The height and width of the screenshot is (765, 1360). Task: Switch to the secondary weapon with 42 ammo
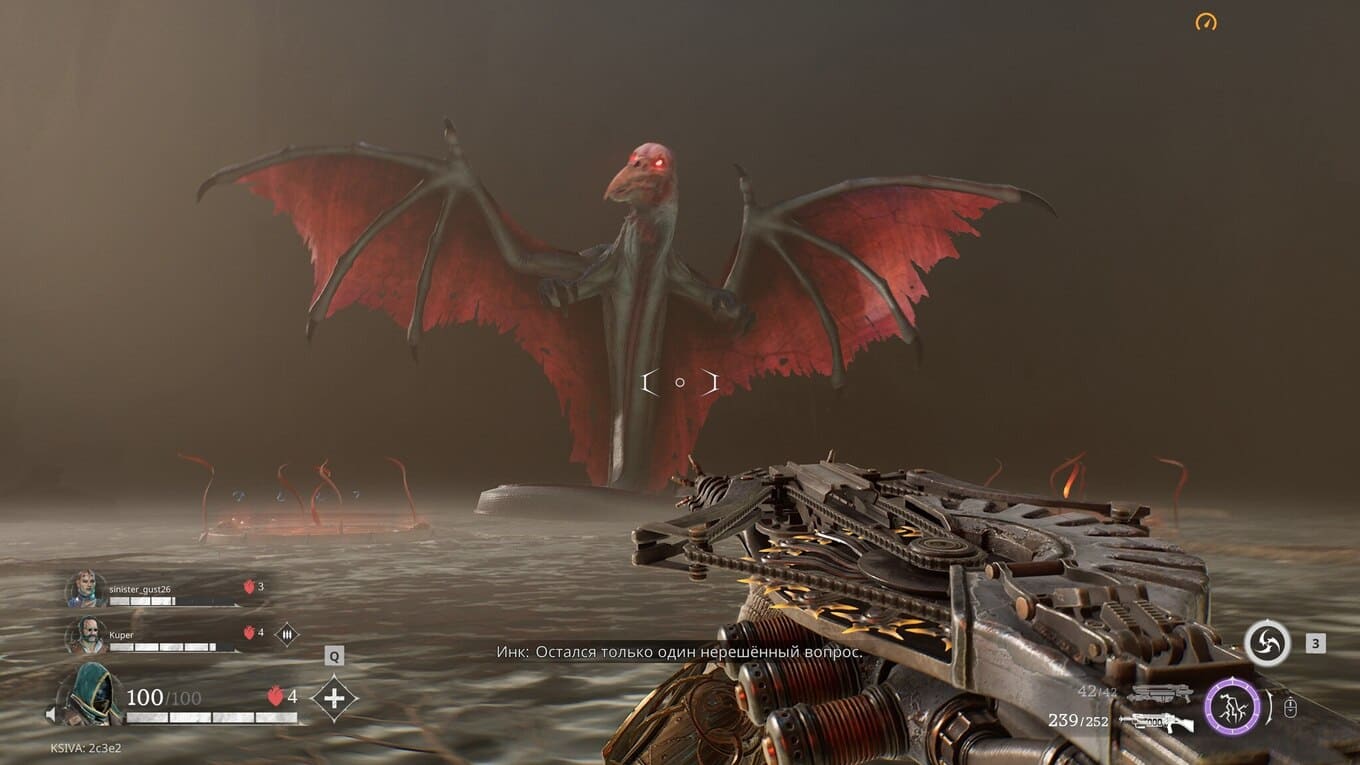(1160, 692)
